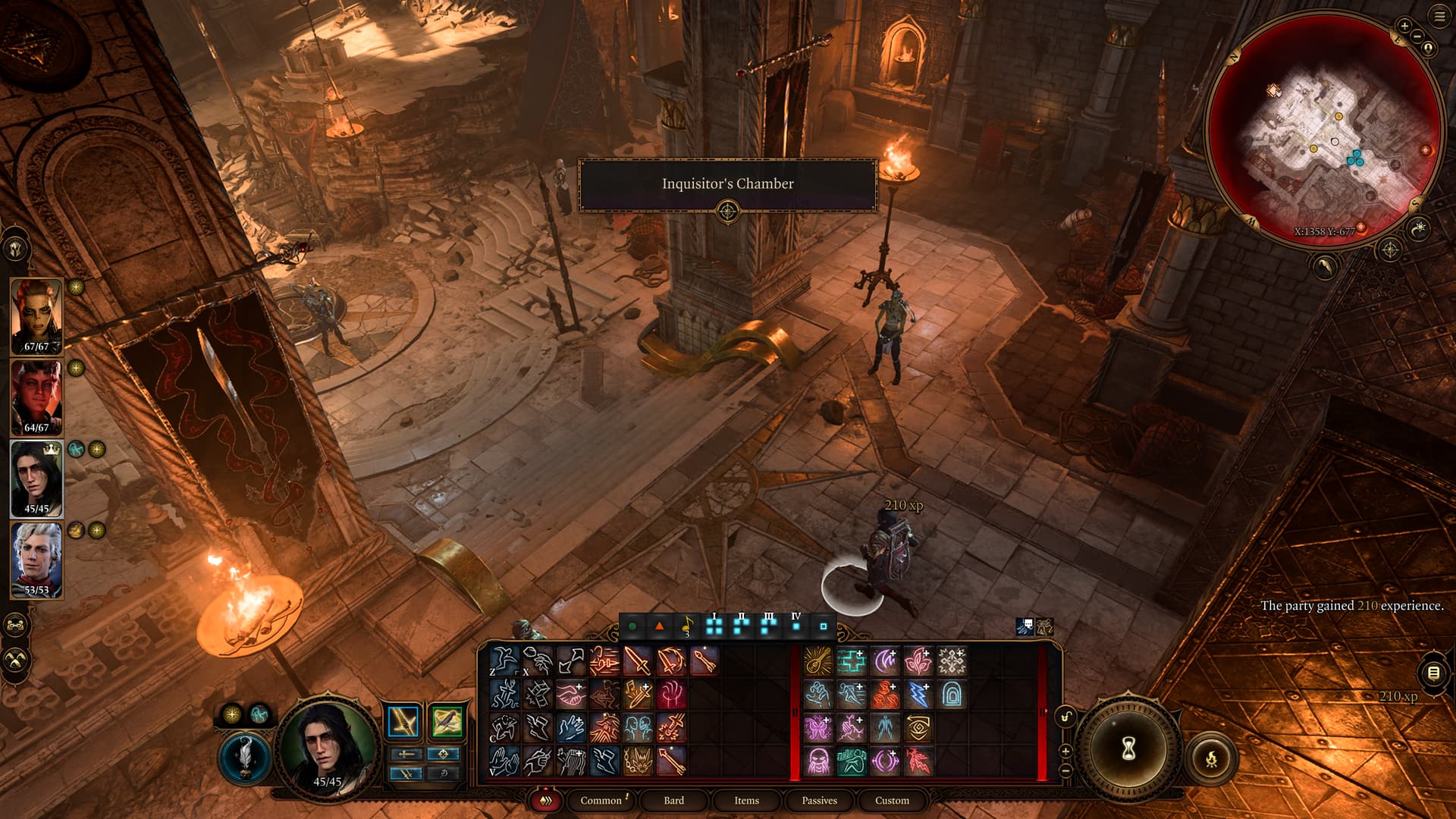
Task: Switch to the Custom hotbar tab
Action: click(892, 800)
